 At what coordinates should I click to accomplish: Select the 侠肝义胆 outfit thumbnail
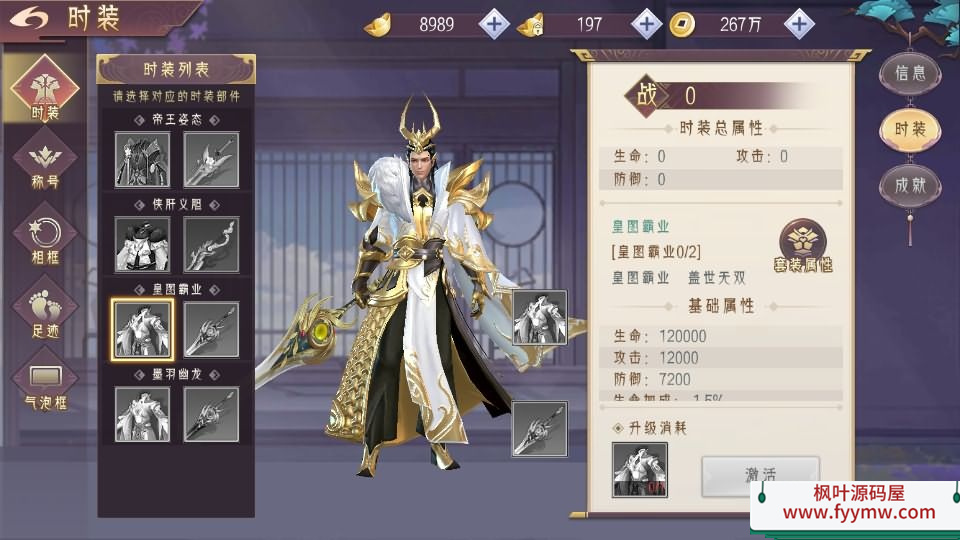pyautogui.click(x=142, y=244)
